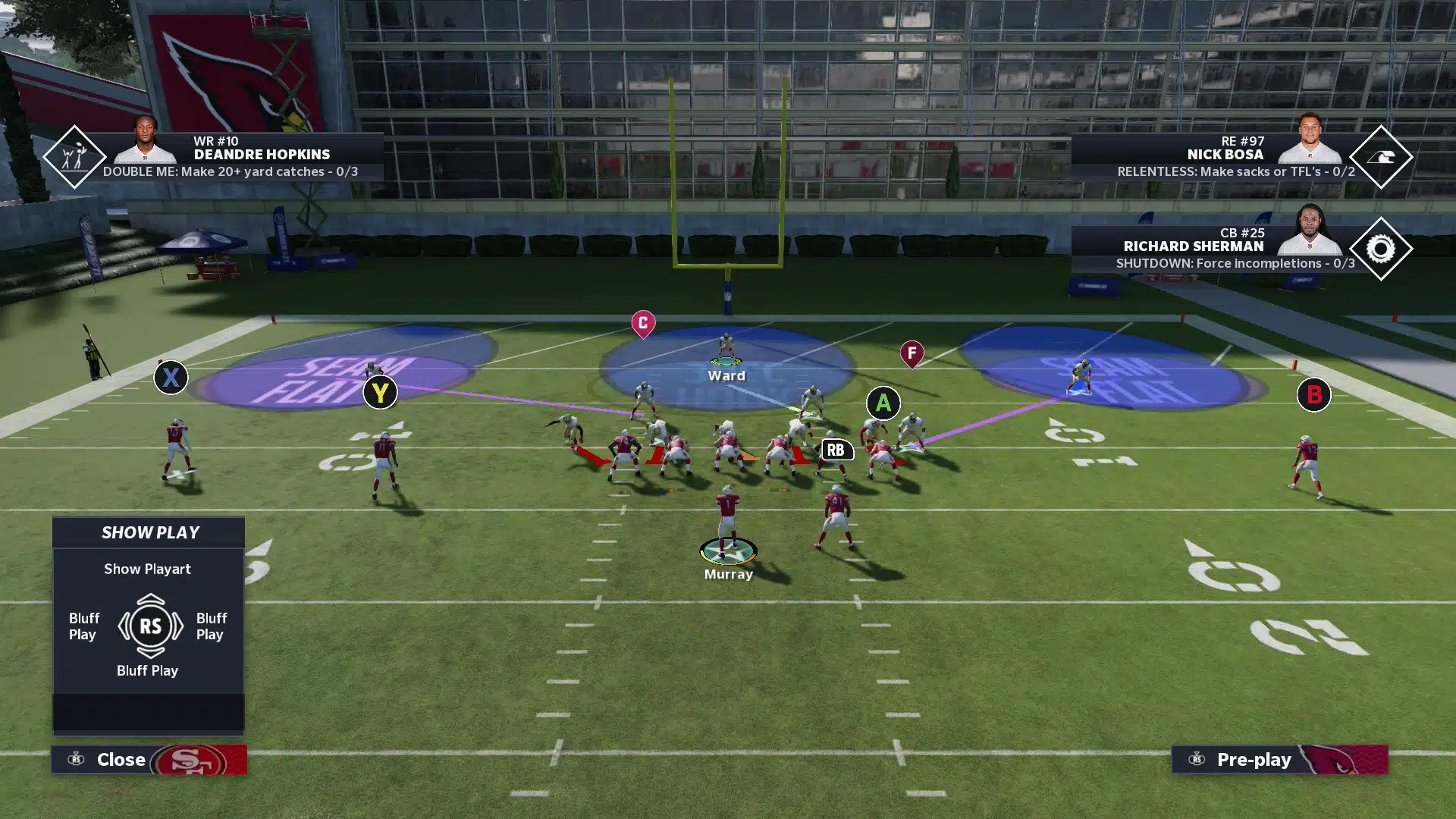Select Ward's defender nameplate
The image size is (1456, 819).
(726, 375)
